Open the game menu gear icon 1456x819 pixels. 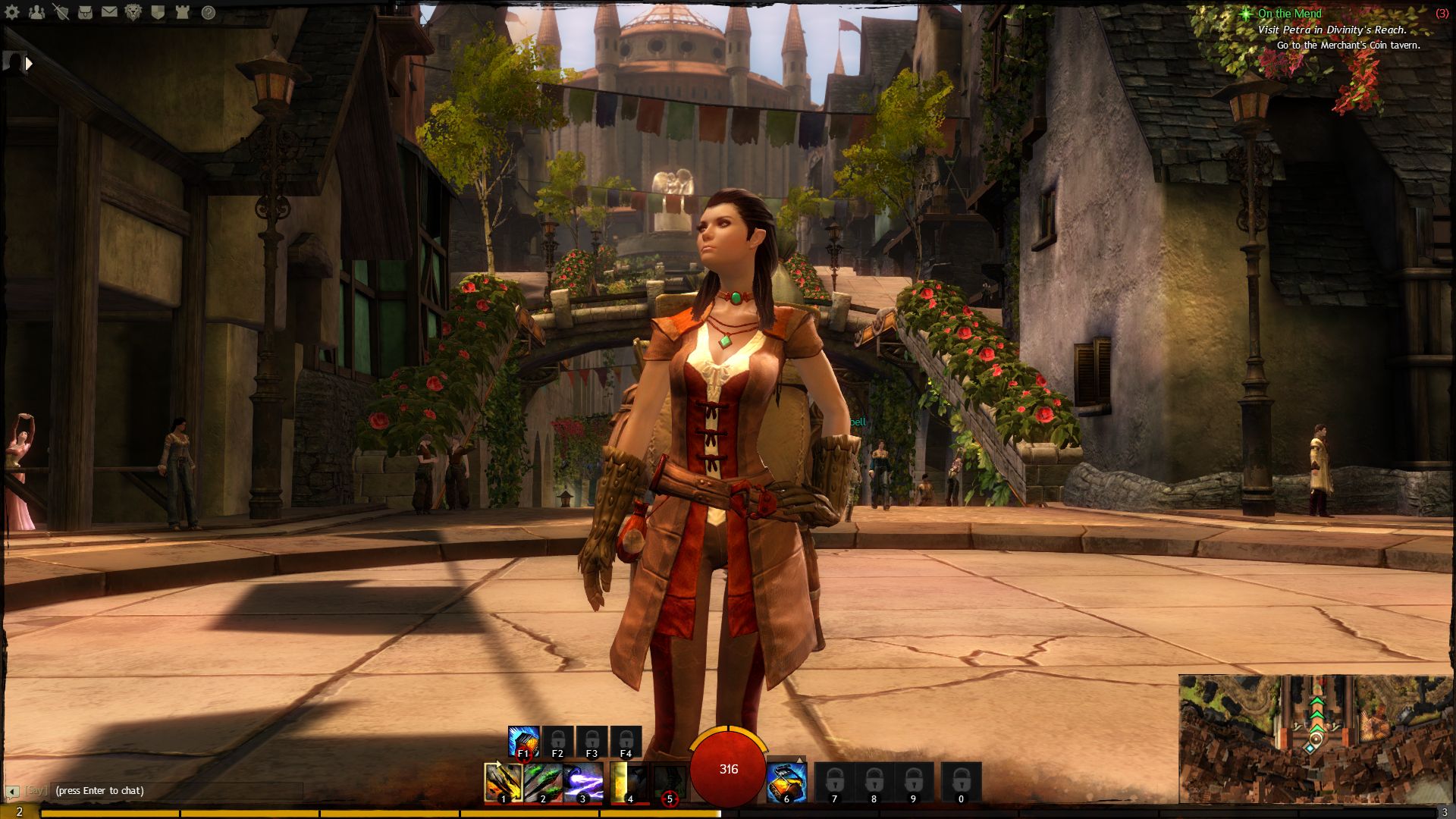(12, 12)
